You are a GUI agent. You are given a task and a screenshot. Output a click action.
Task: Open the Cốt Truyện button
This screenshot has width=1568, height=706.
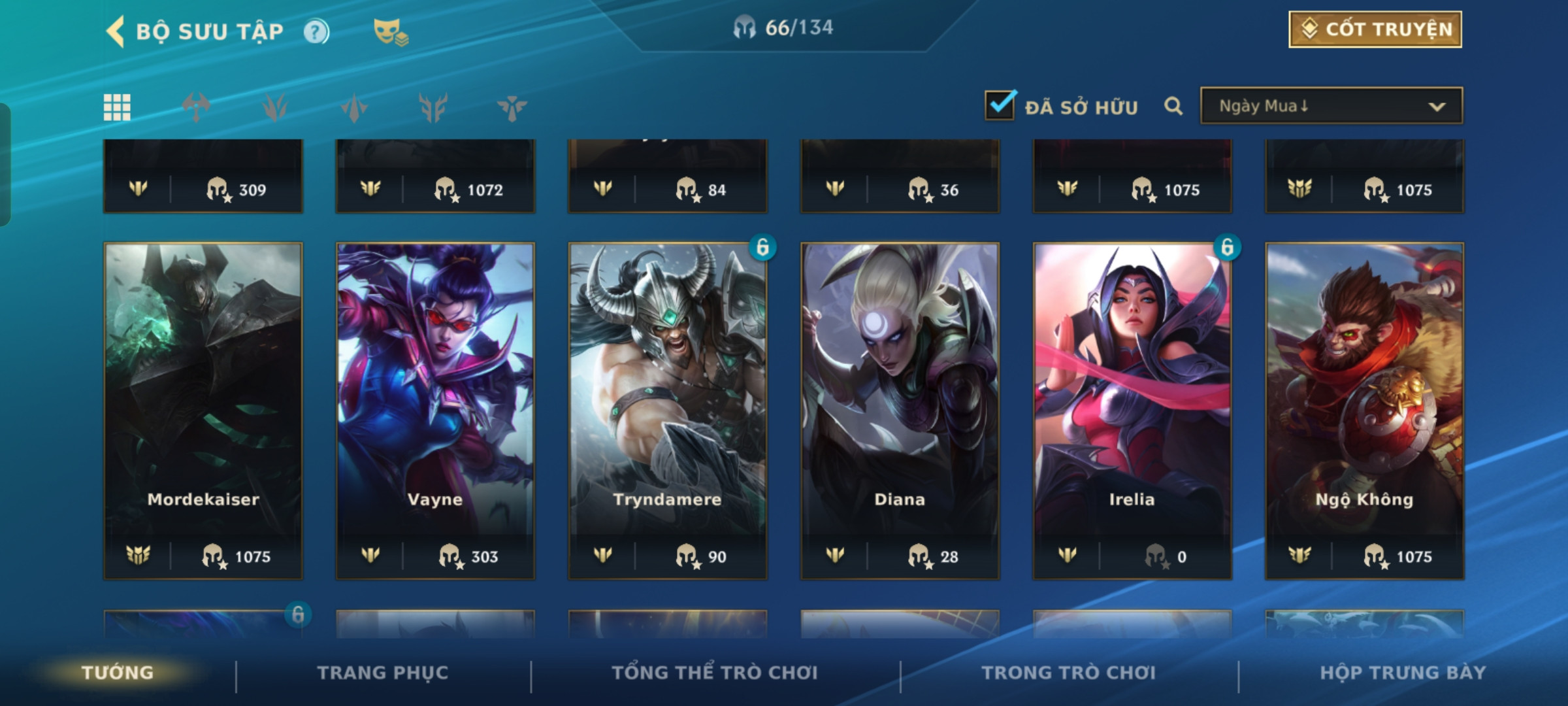coord(1375,29)
